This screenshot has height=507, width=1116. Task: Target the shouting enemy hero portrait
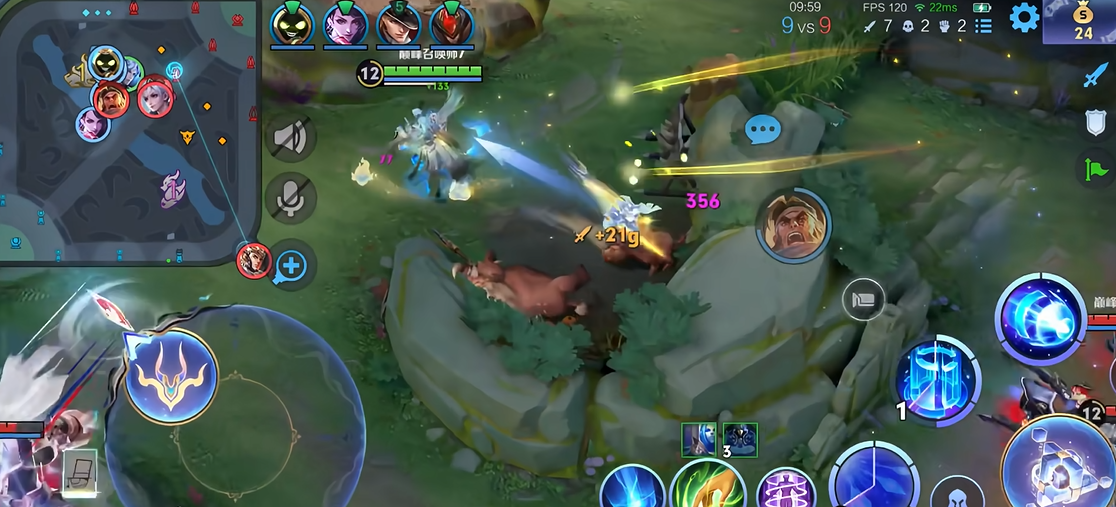coord(793,225)
